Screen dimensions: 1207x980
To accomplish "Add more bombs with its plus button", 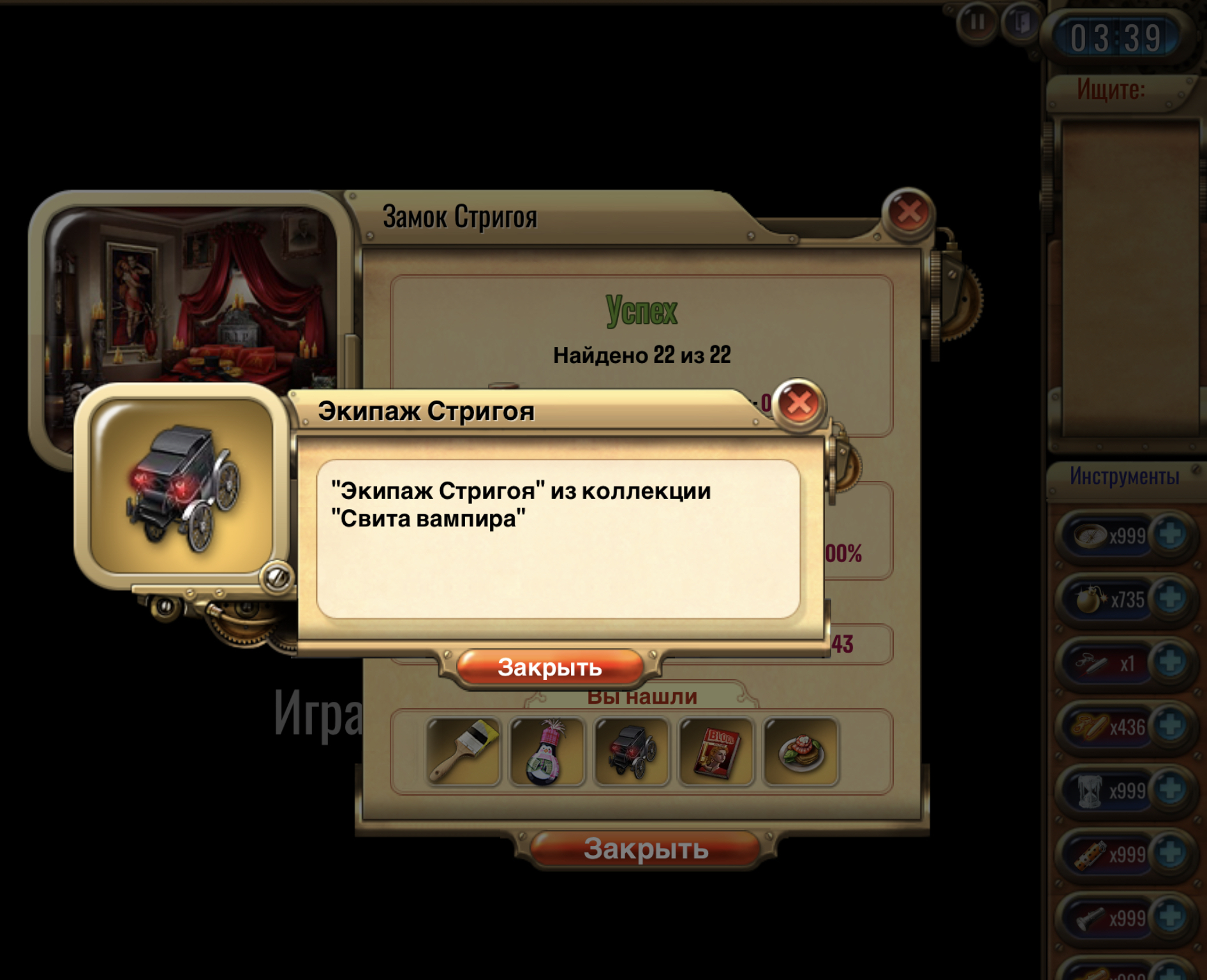I will (x=1171, y=598).
